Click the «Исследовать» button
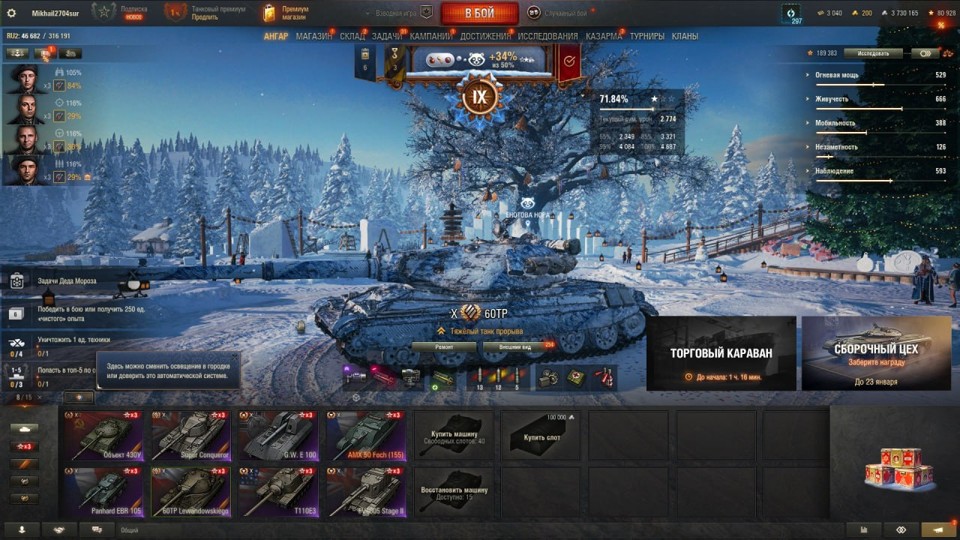The image size is (960, 540). (x=872, y=53)
